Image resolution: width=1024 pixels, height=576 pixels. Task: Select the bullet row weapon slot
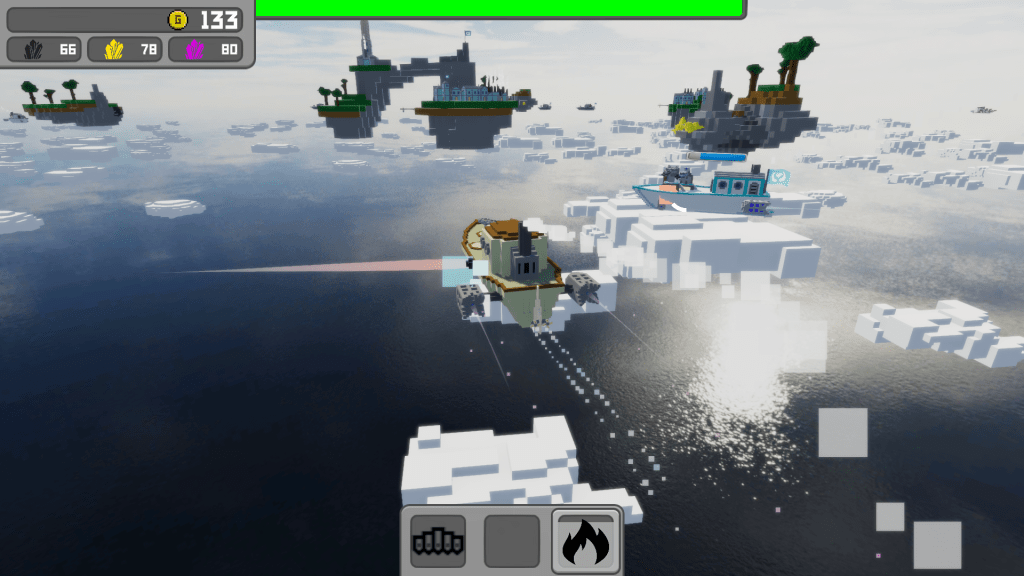[438, 541]
